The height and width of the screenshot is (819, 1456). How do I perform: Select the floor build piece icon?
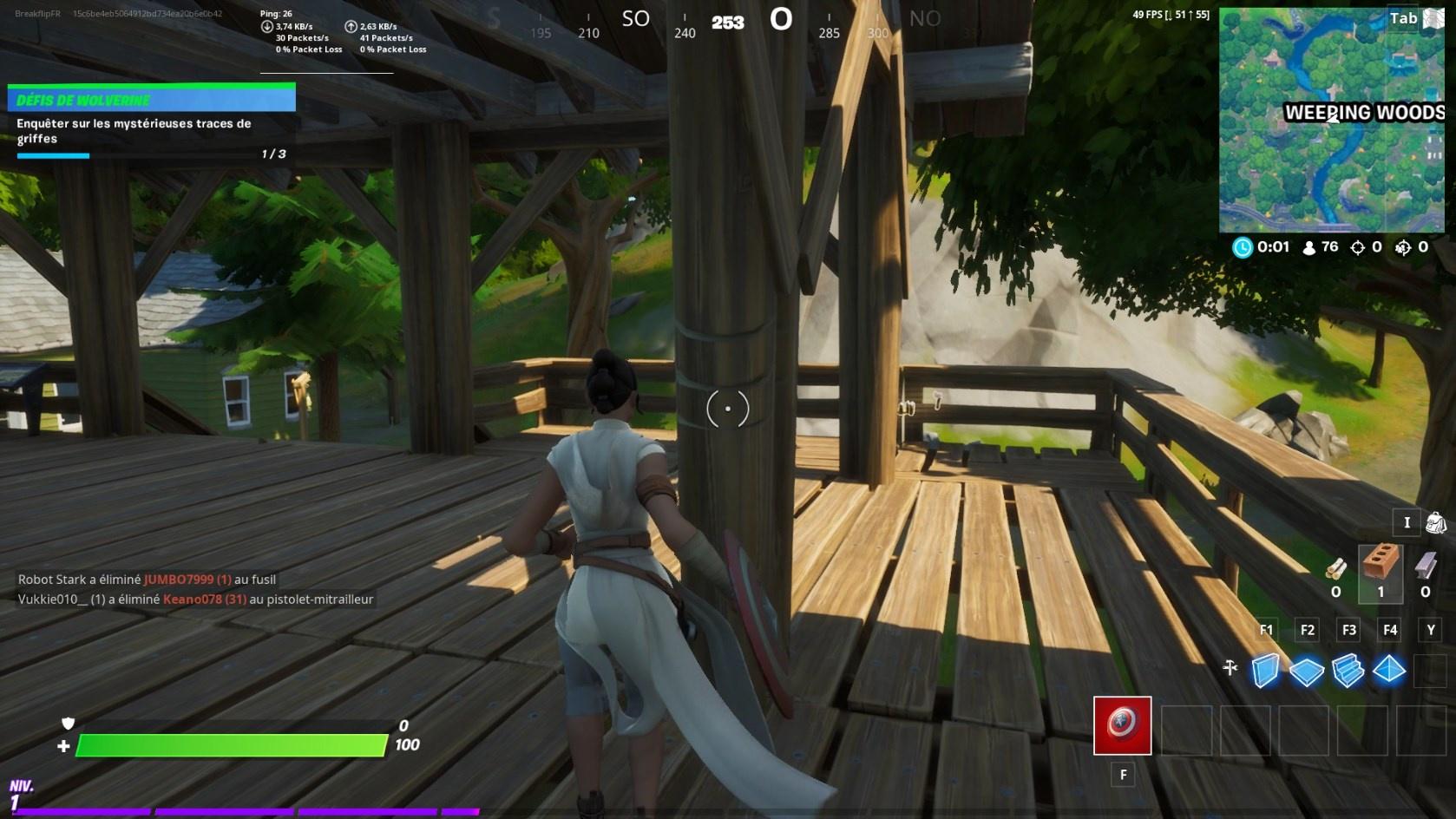pyautogui.click(x=1308, y=671)
